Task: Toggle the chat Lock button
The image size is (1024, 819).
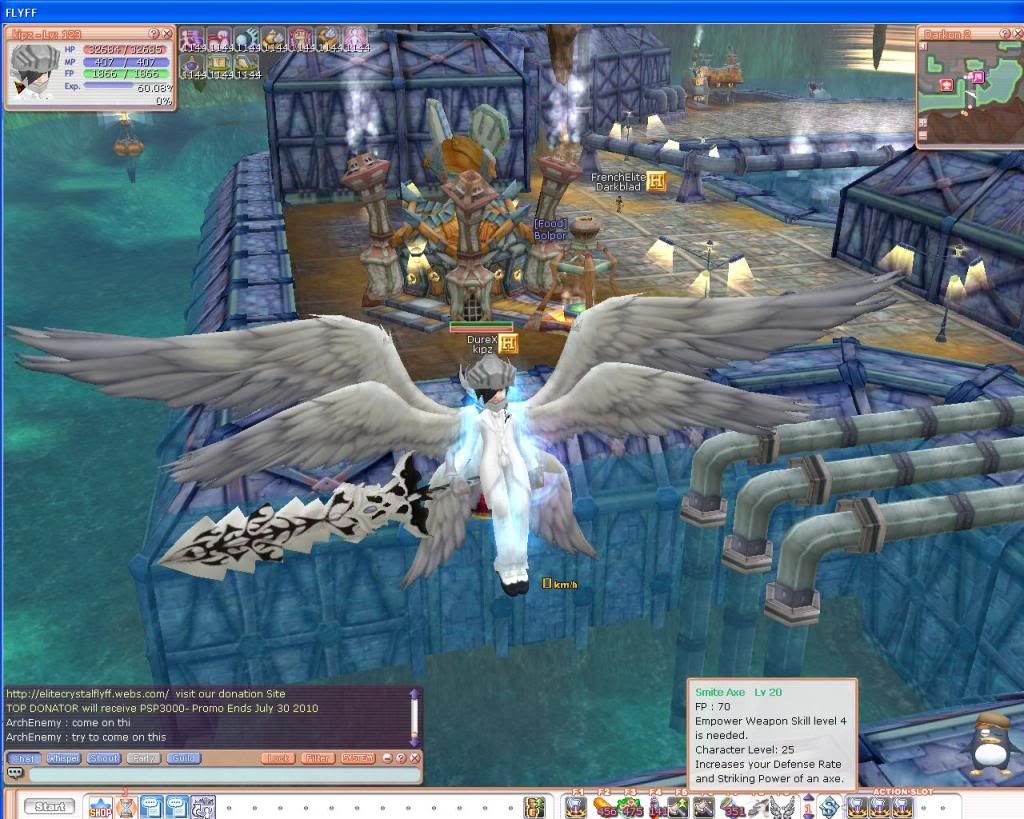Action: pos(278,759)
